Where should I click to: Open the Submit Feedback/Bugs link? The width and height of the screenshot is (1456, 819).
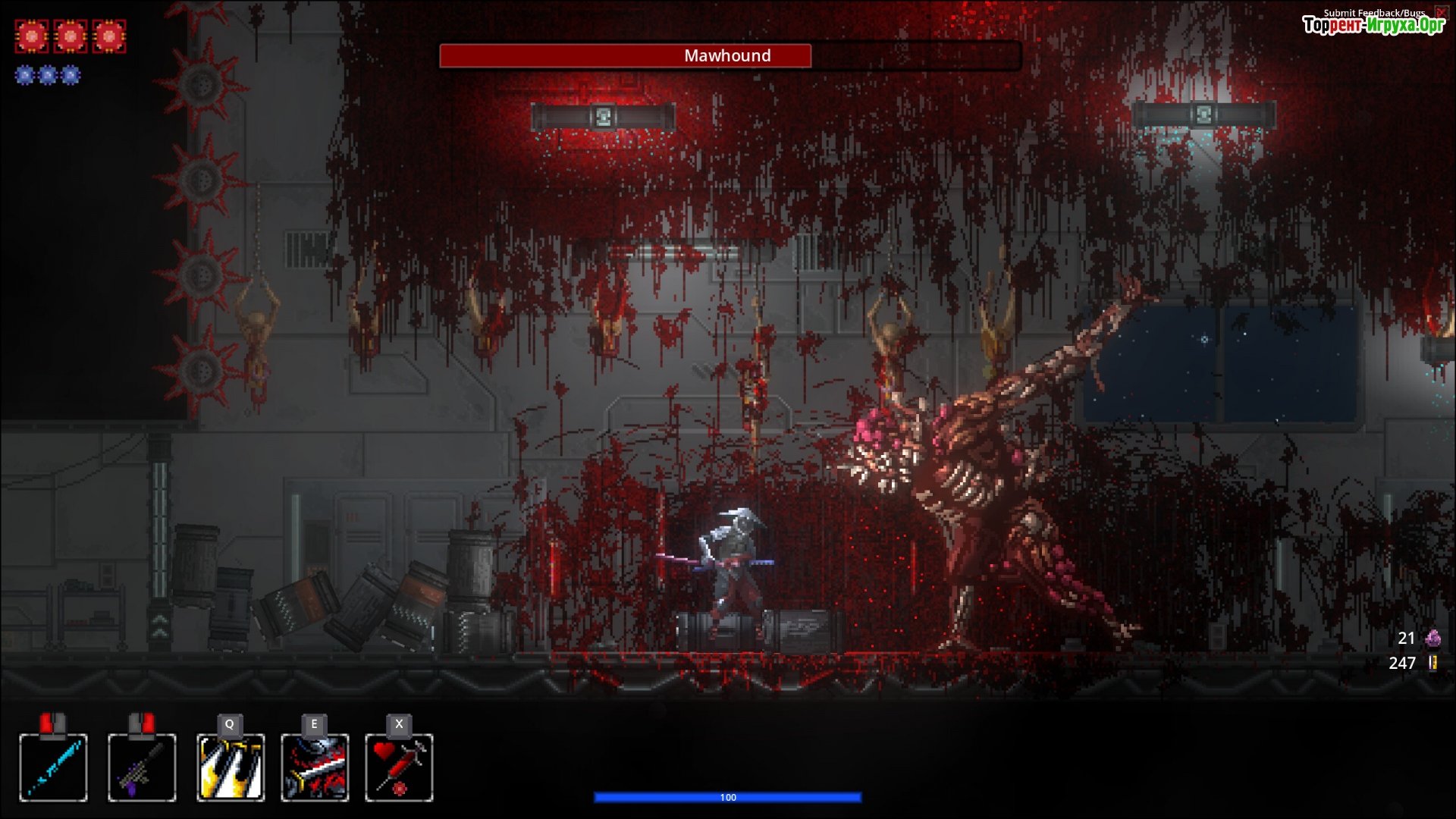click(x=1373, y=13)
